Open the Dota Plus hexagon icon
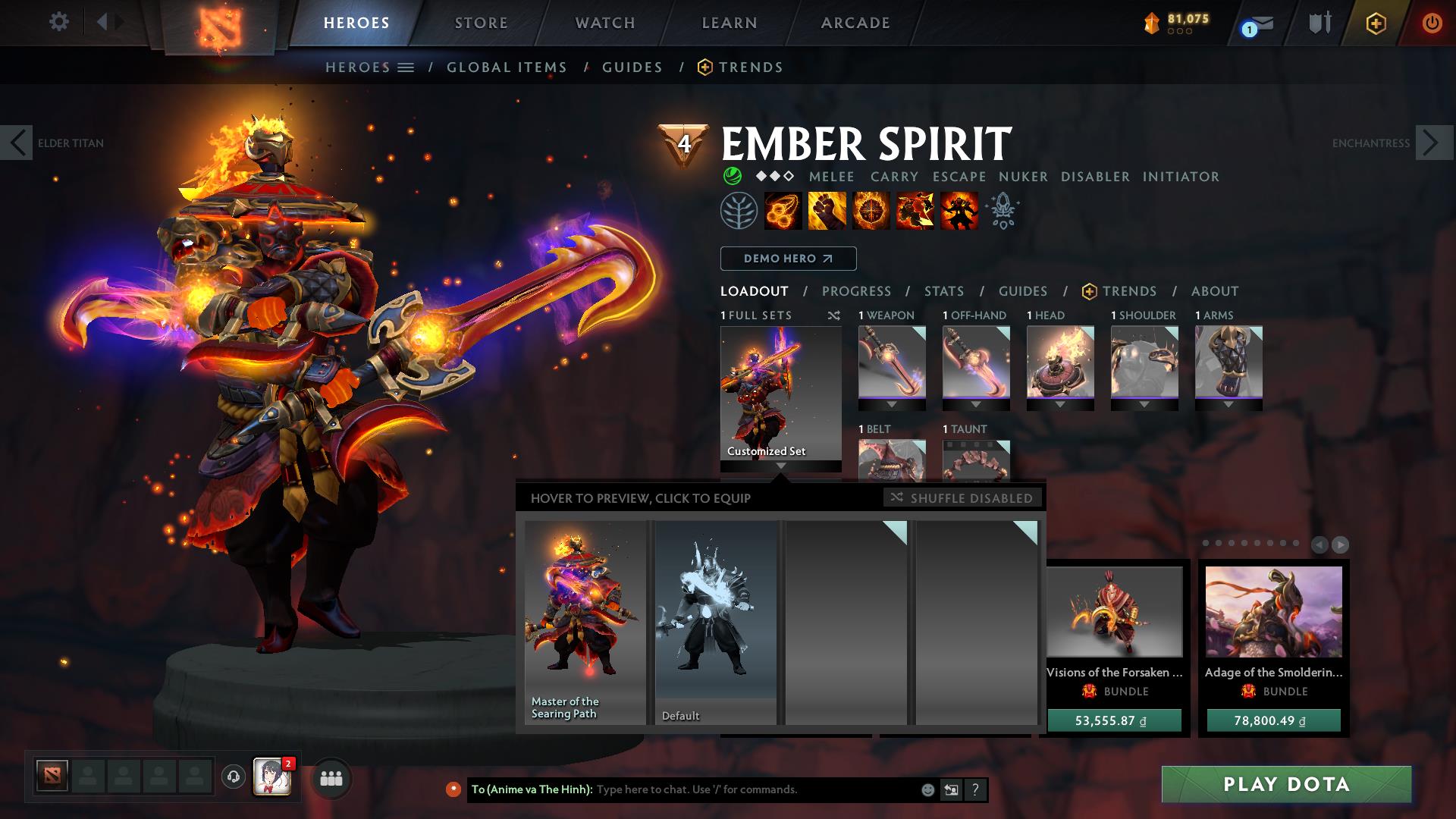 point(1375,23)
